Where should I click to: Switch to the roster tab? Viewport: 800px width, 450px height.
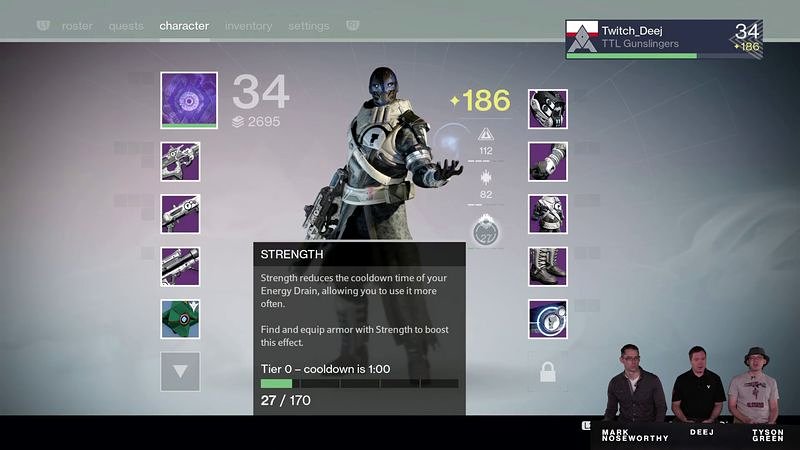pos(77,26)
